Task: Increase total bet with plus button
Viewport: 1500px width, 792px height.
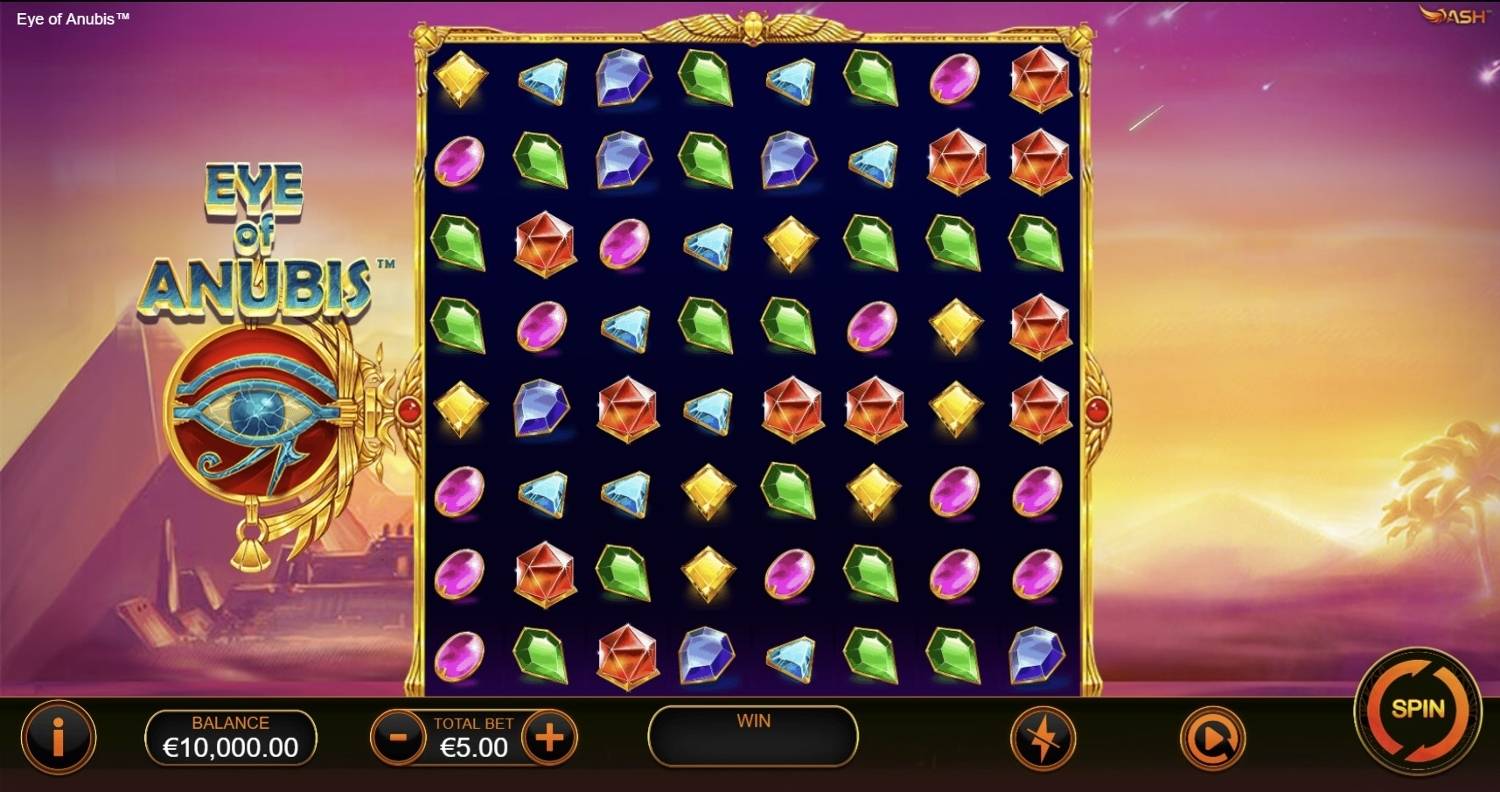Action: [549, 738]
